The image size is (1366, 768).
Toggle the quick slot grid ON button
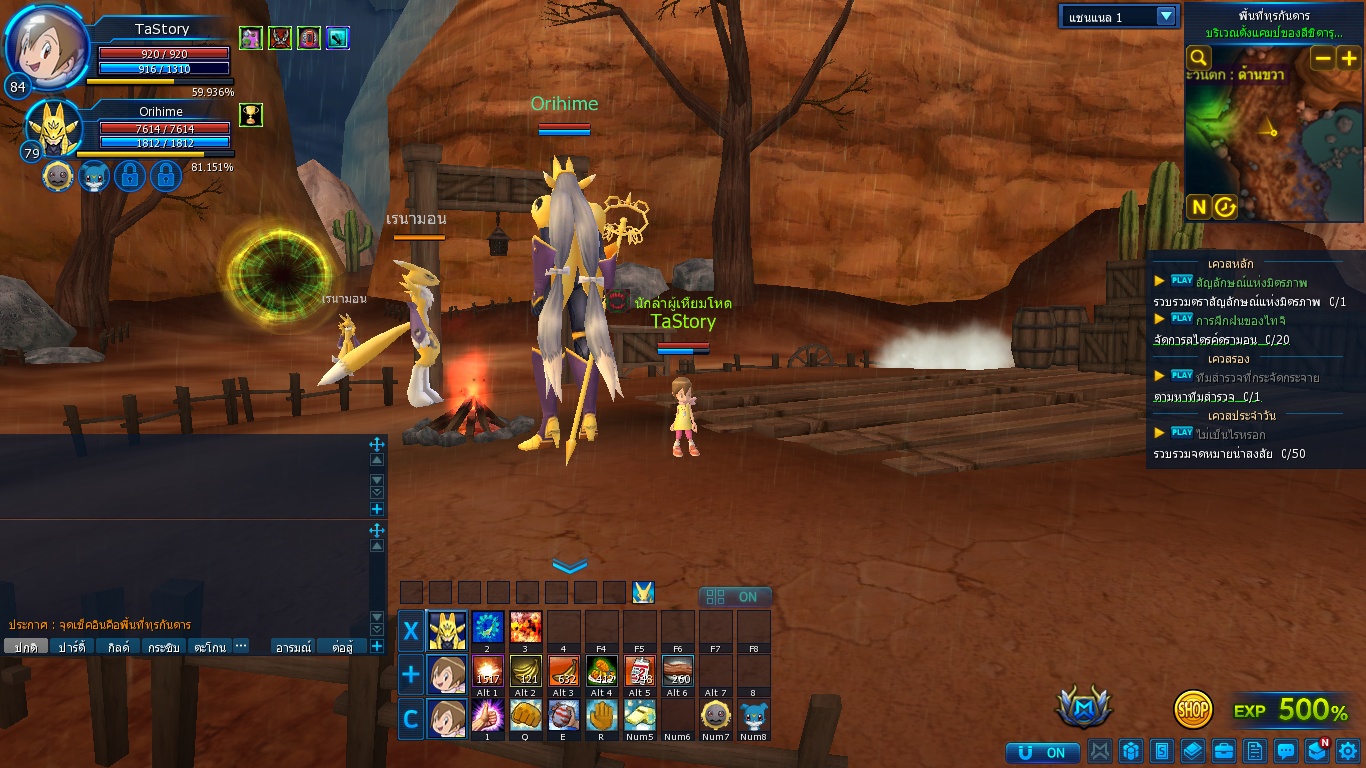[x=735, y=597]
